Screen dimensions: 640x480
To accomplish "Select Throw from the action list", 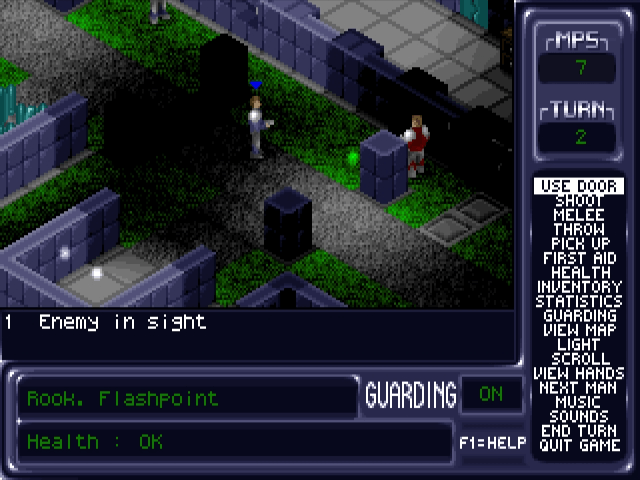I will coord(579,229).
